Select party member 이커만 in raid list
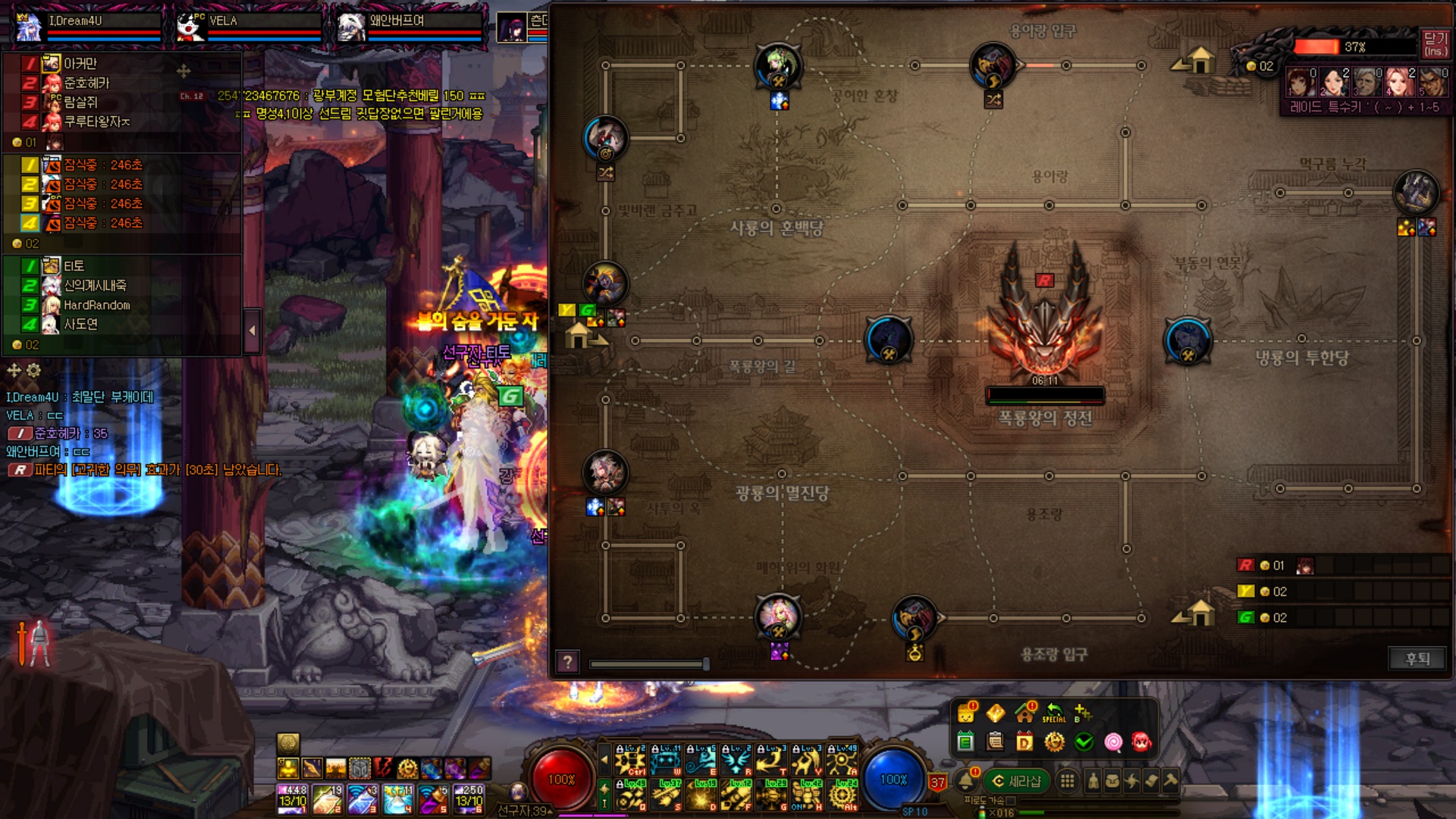Screen dimensions: 1456x819 pos(80,64)
